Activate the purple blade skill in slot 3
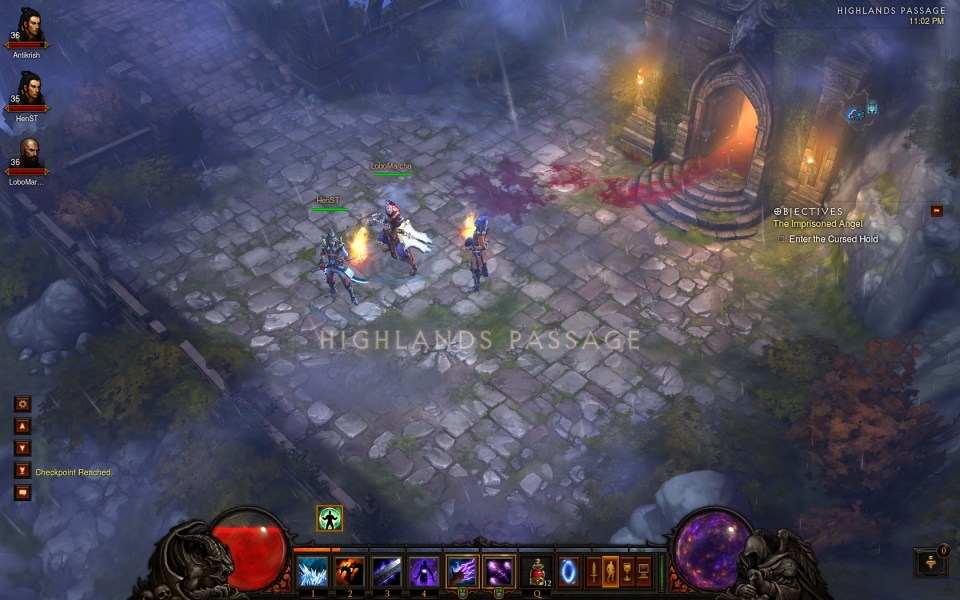 pos(386,572)
